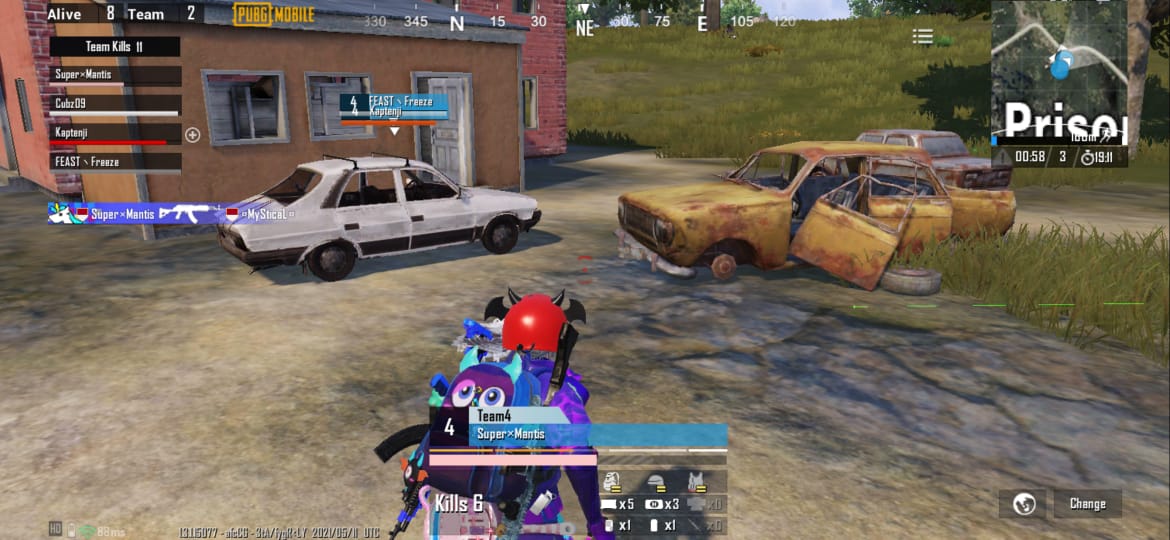Open the list menu icon near the compass
The height and width of the screenshot is (540, 1170).
pyautogui.click(x=922, y=37)
